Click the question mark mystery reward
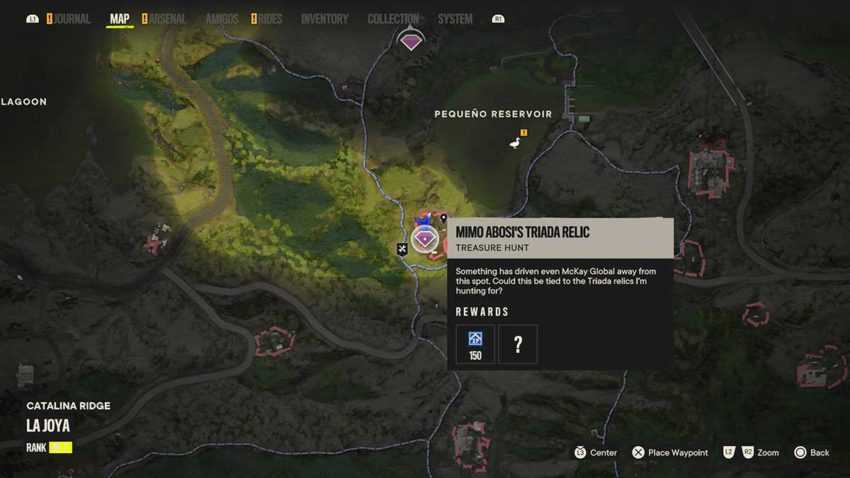Screen dimensions: 850x478 (518, 344)
